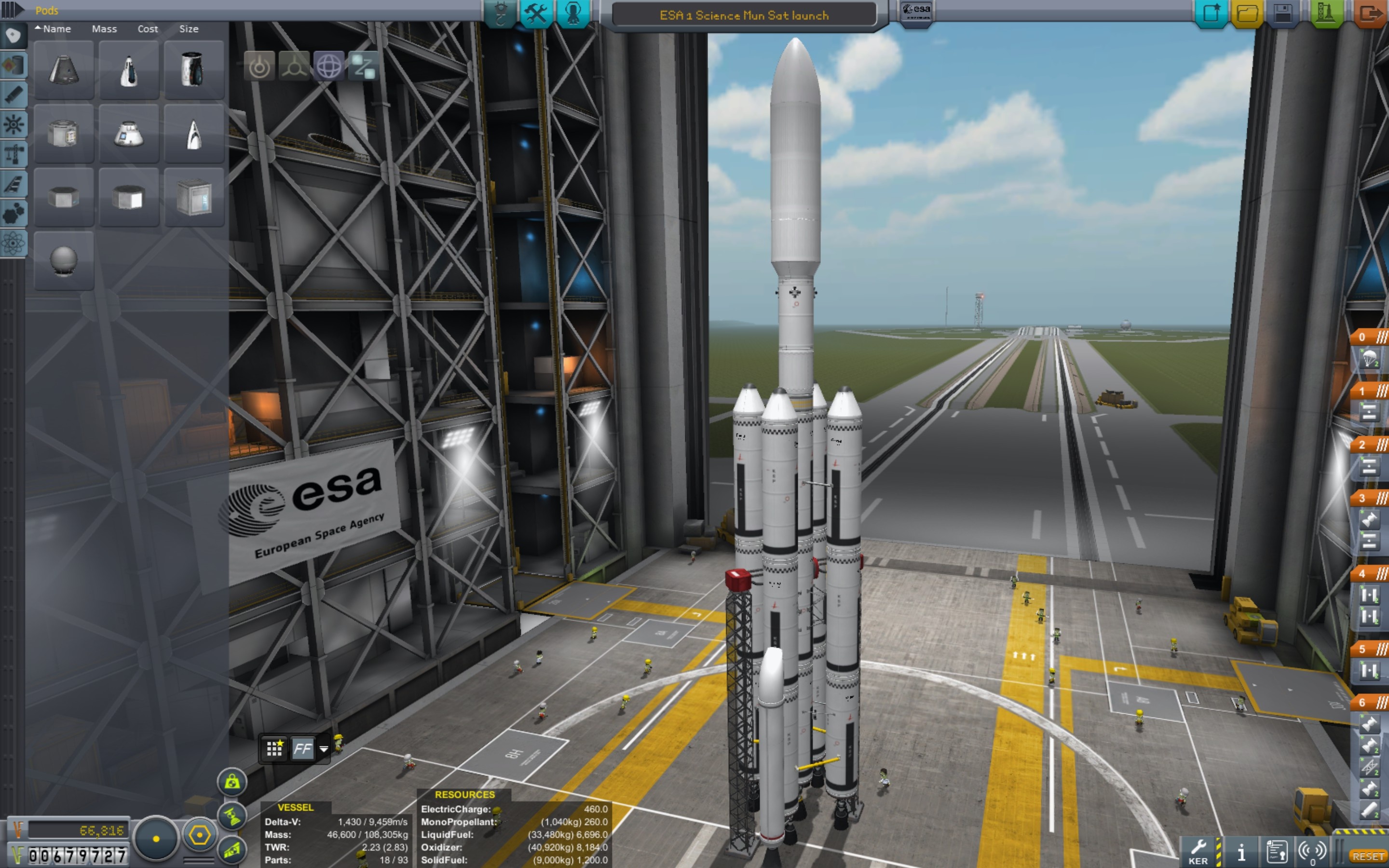
Task: Save the current craft design
Action: (1282, 13)
